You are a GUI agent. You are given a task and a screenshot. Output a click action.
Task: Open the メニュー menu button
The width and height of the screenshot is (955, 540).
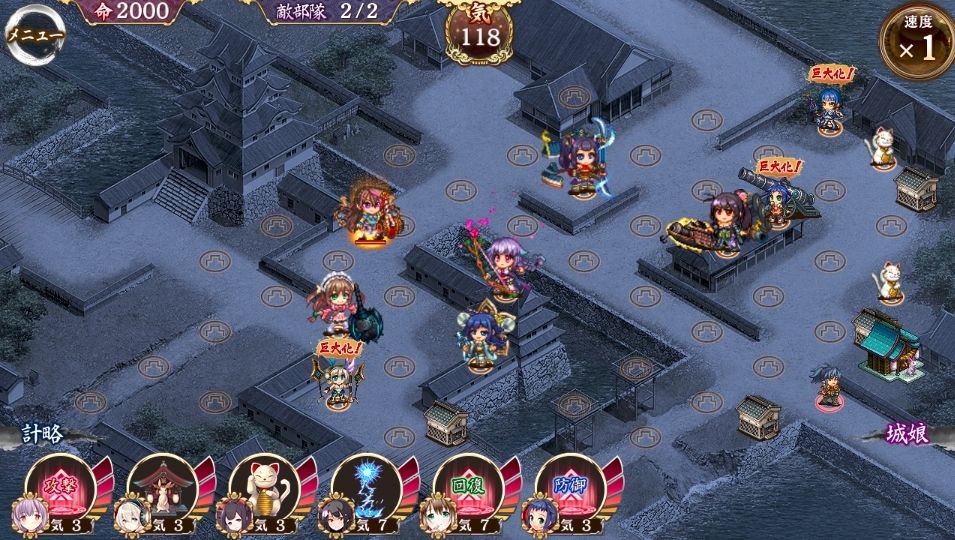(x=33, y=34)
